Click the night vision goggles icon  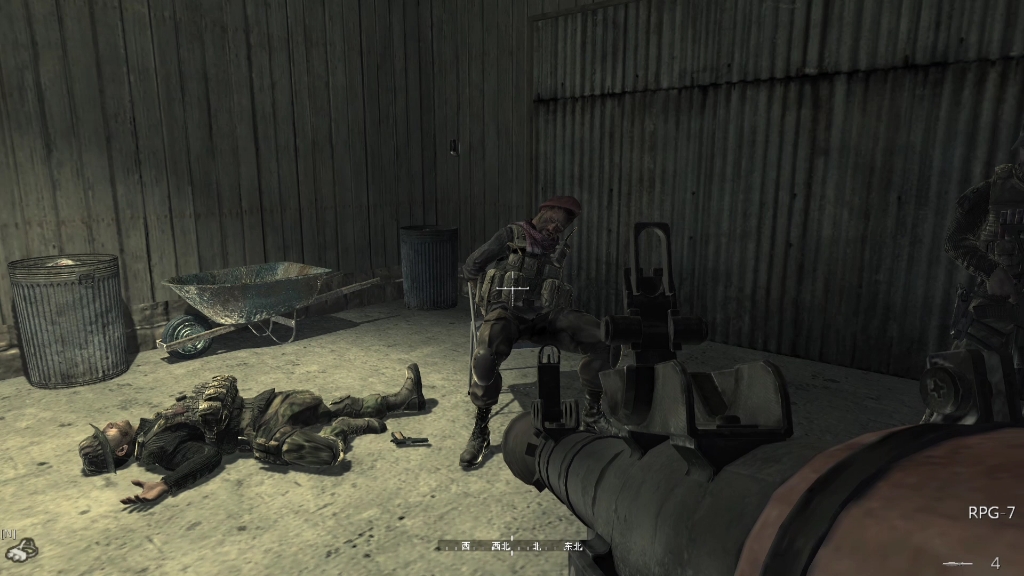pyautogui.click(x=20, y=548)
